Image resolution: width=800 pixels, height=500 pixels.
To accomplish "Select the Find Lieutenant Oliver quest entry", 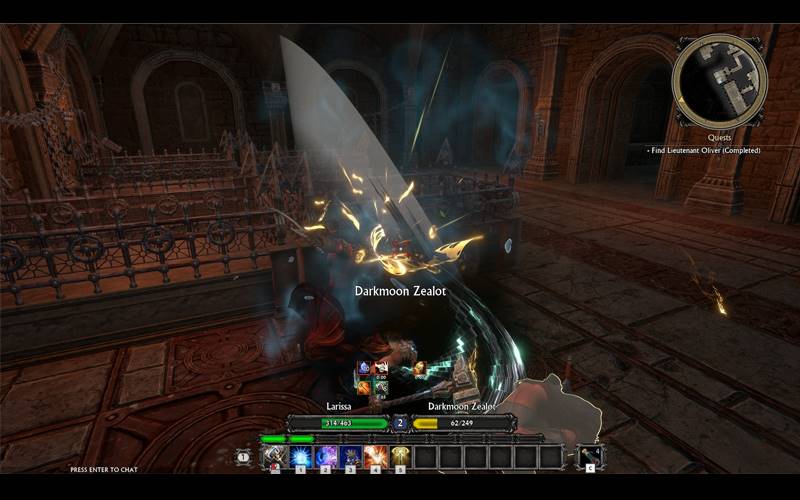I will point(704,150).
